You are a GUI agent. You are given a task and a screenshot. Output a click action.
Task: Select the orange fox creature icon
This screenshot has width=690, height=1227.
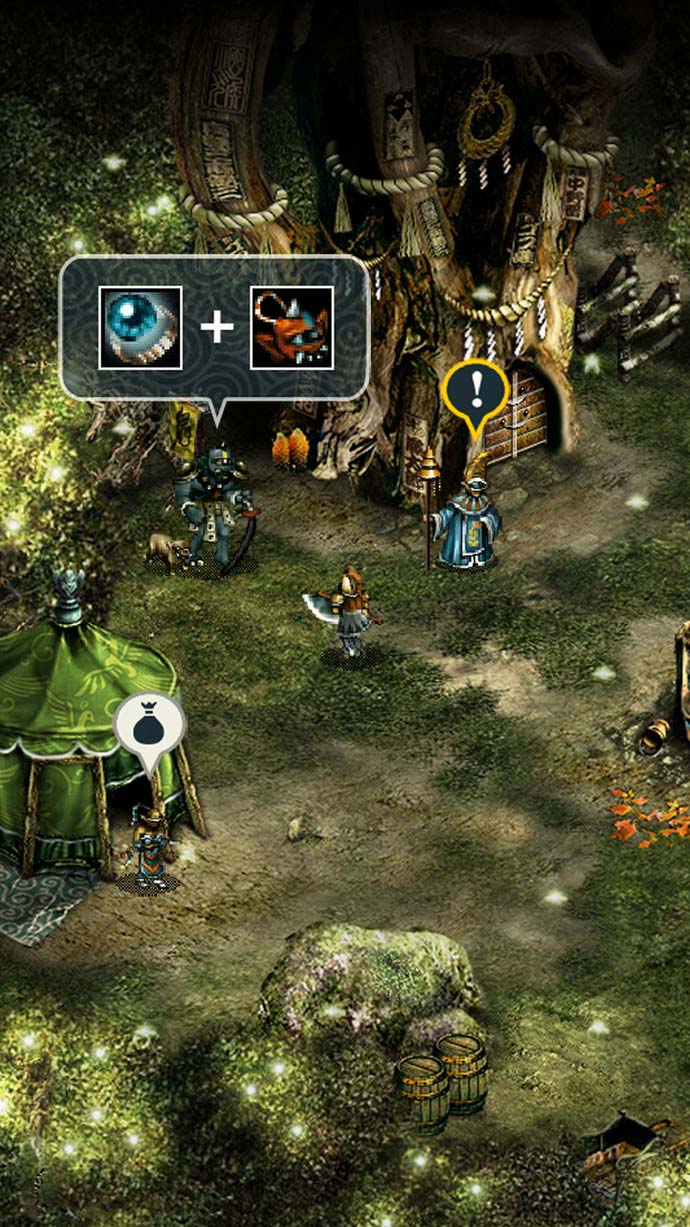click(x=291, y=327)
